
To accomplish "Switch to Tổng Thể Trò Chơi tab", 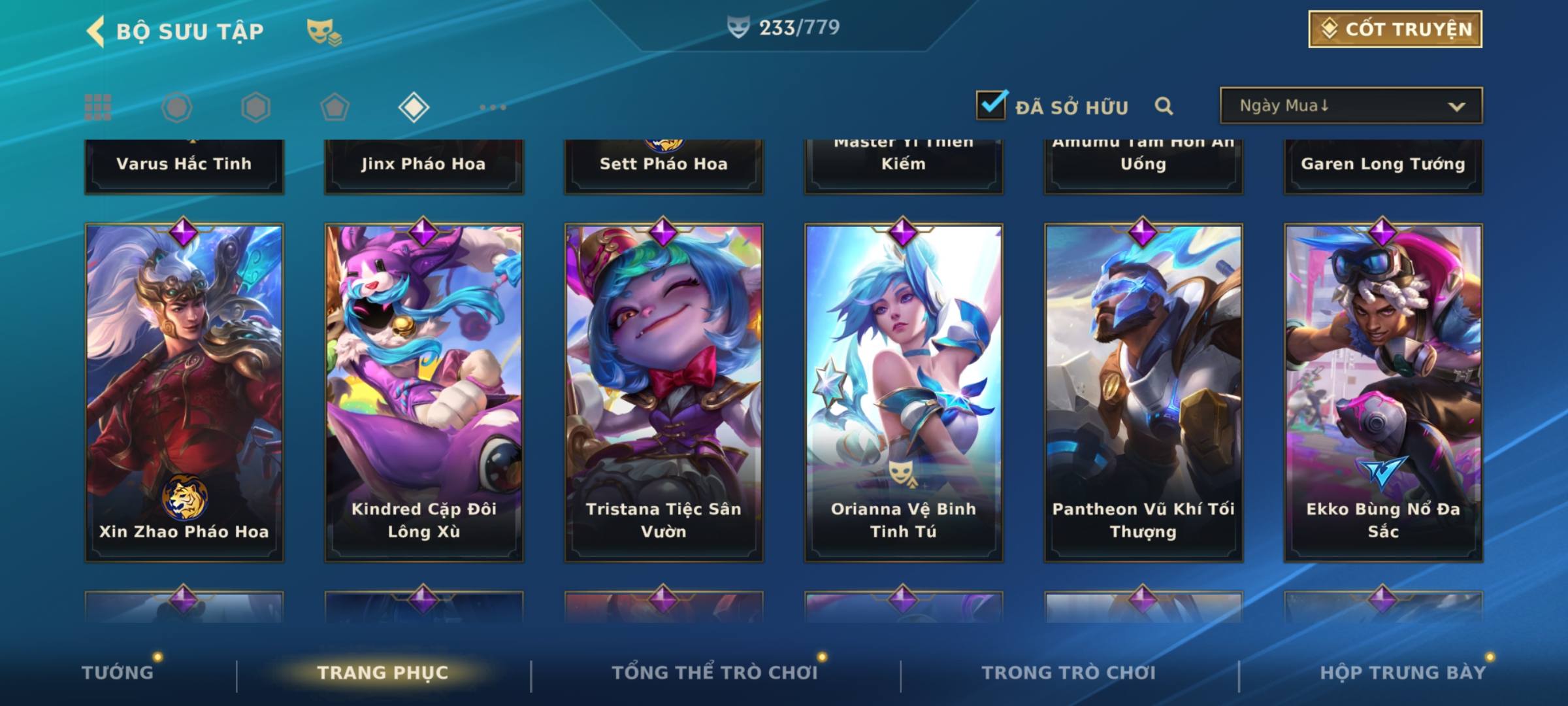I will (714, 673).
